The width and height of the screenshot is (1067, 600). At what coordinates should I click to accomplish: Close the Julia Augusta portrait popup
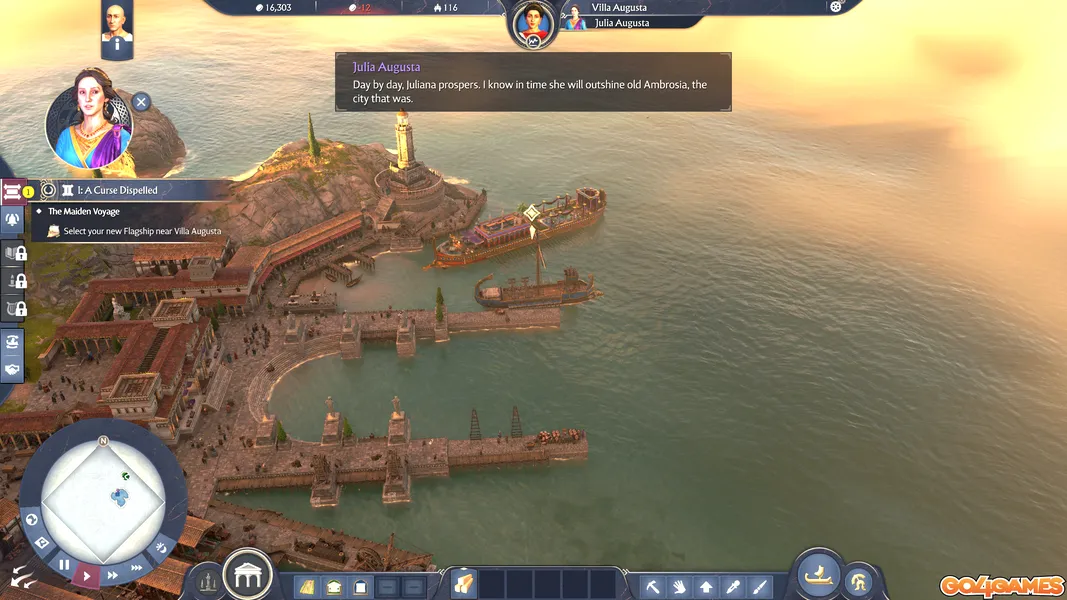(x=141, y=102)
